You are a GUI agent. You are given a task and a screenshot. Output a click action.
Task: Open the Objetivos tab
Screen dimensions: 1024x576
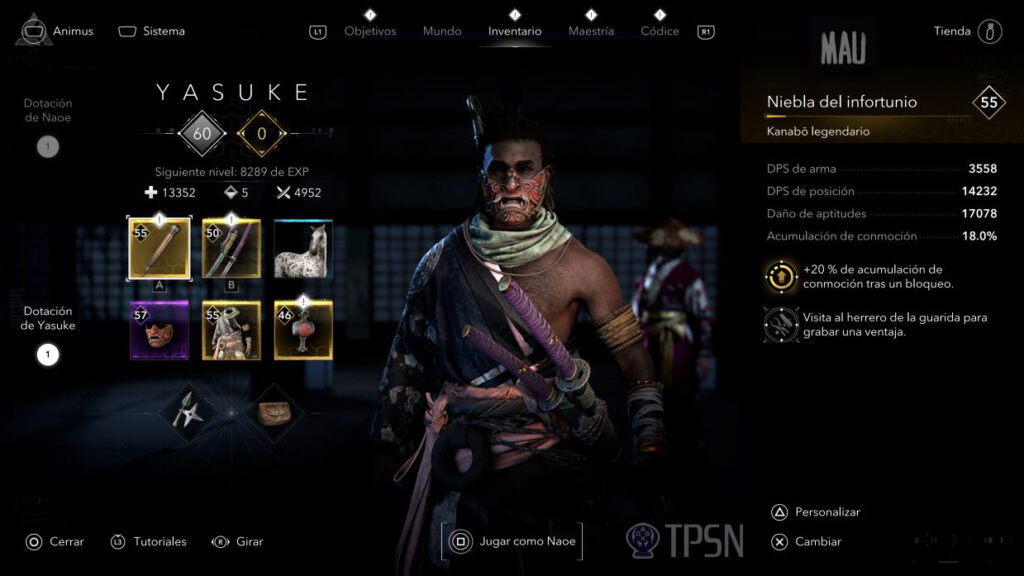pos(370,31)
